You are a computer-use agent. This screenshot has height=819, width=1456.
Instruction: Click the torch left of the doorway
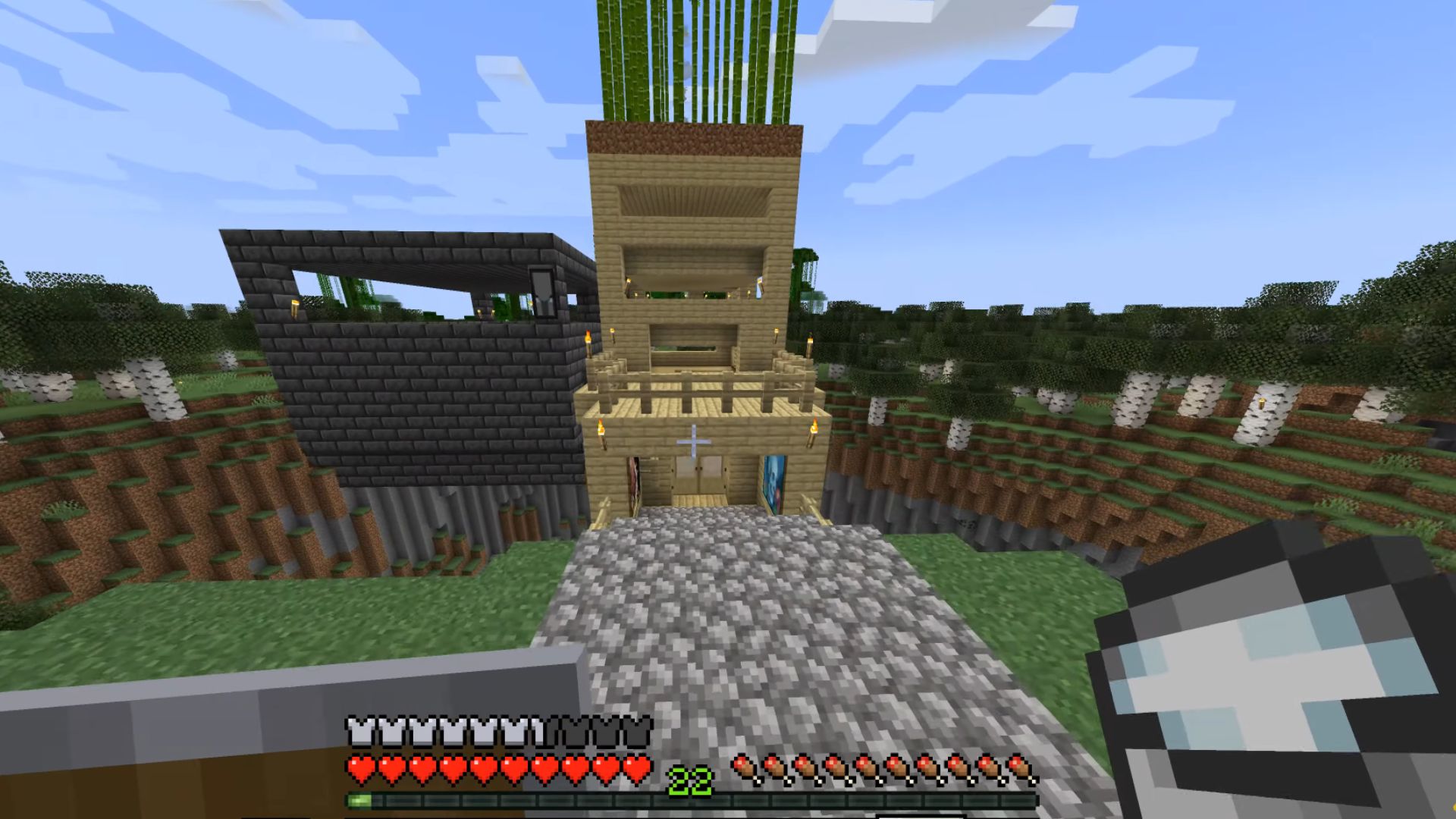tap(601, 431)
